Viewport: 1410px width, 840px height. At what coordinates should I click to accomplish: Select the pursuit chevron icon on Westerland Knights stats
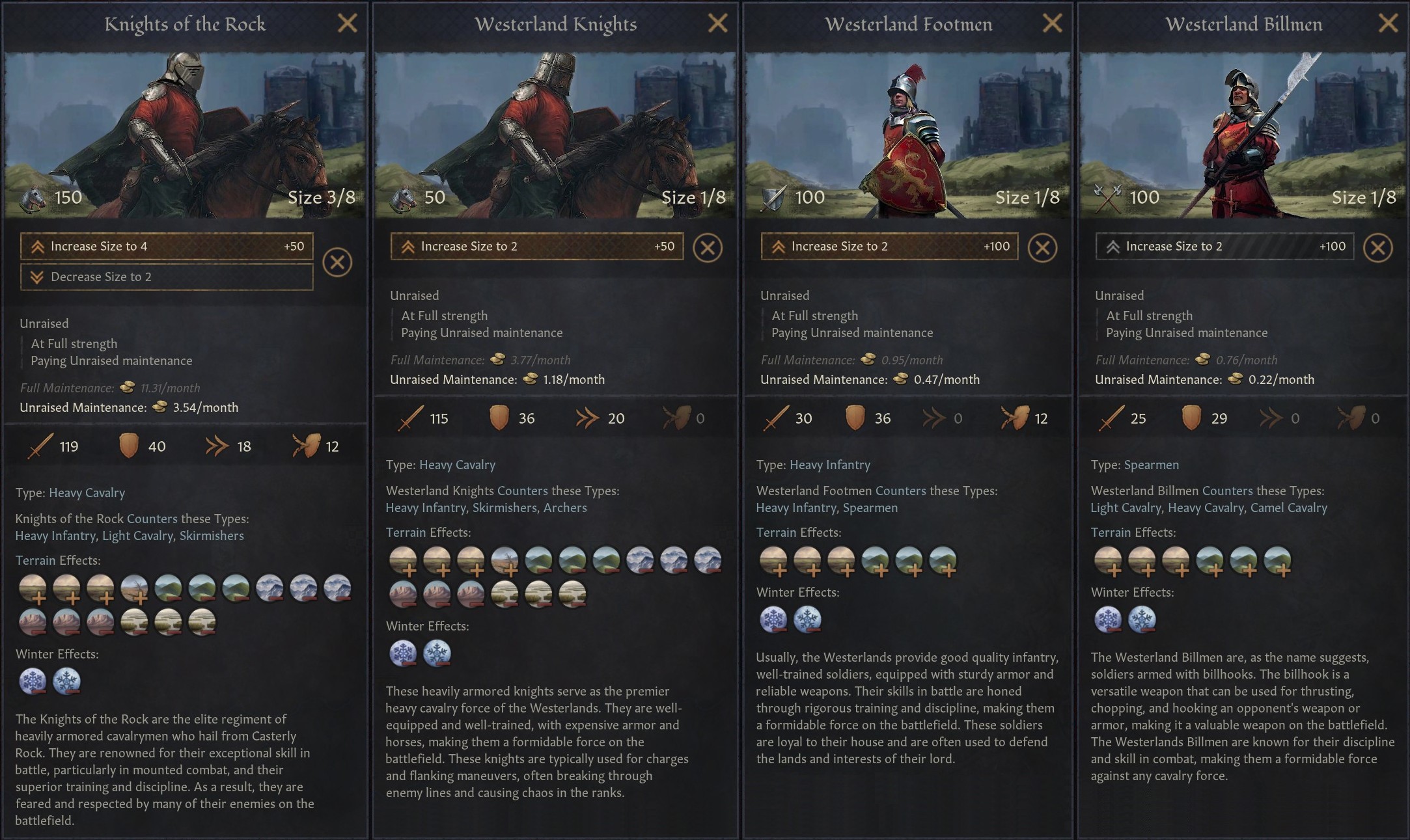(x=589, y=418)
